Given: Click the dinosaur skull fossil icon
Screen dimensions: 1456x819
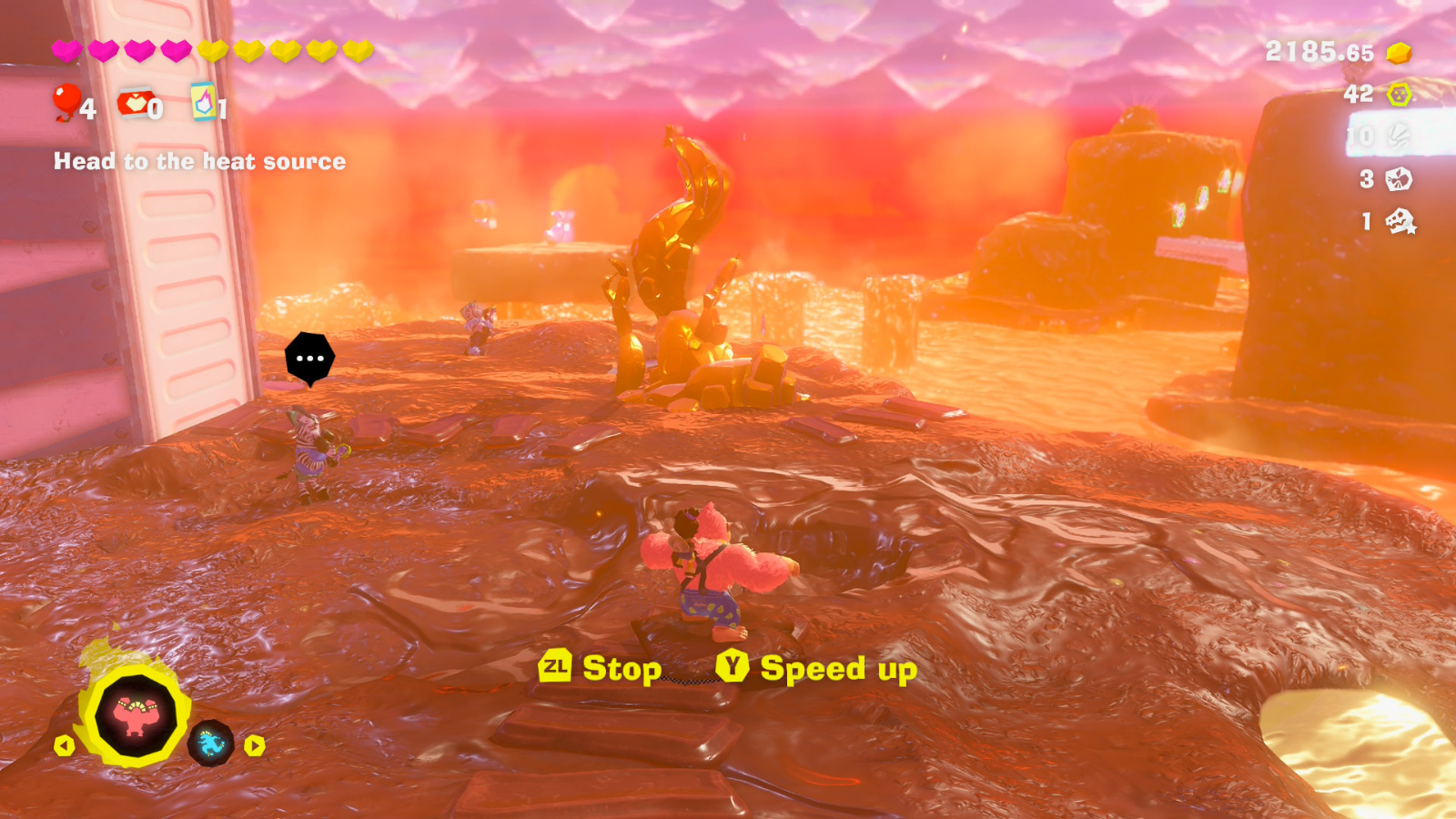Looking at the screenshot, I should pyautogui.click(x=1400, y=221).
